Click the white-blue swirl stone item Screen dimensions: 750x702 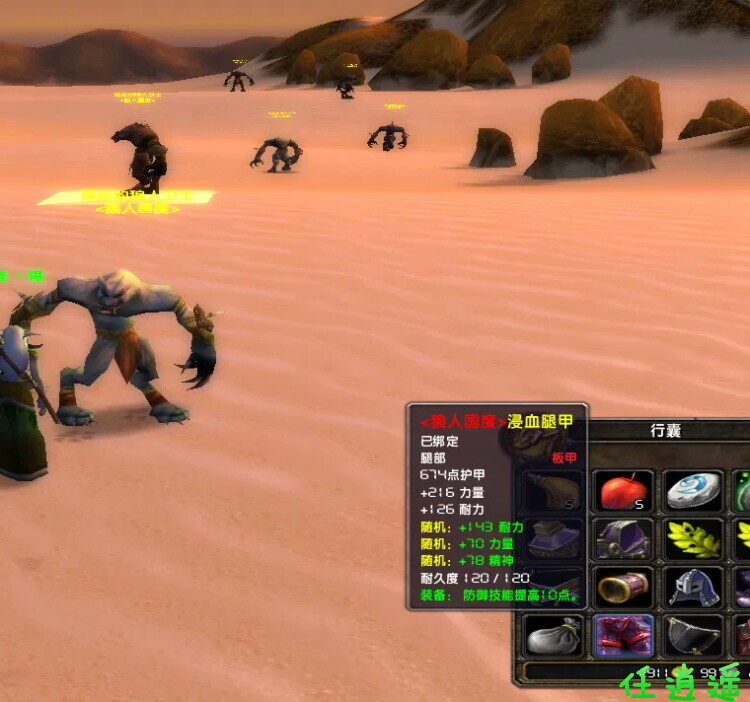click(693, 492)
